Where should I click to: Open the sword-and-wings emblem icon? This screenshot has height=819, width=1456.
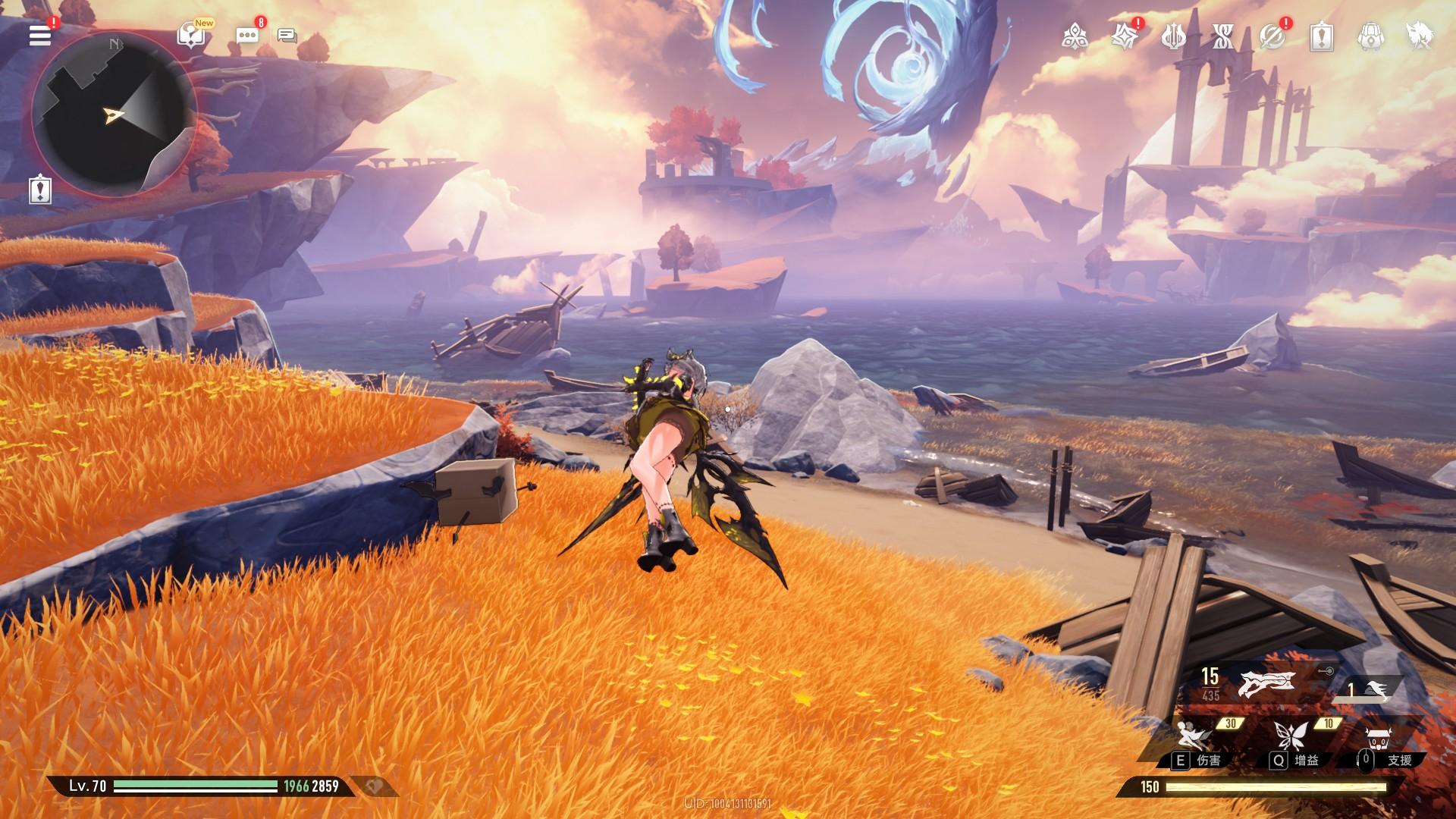pos(1173,36)
